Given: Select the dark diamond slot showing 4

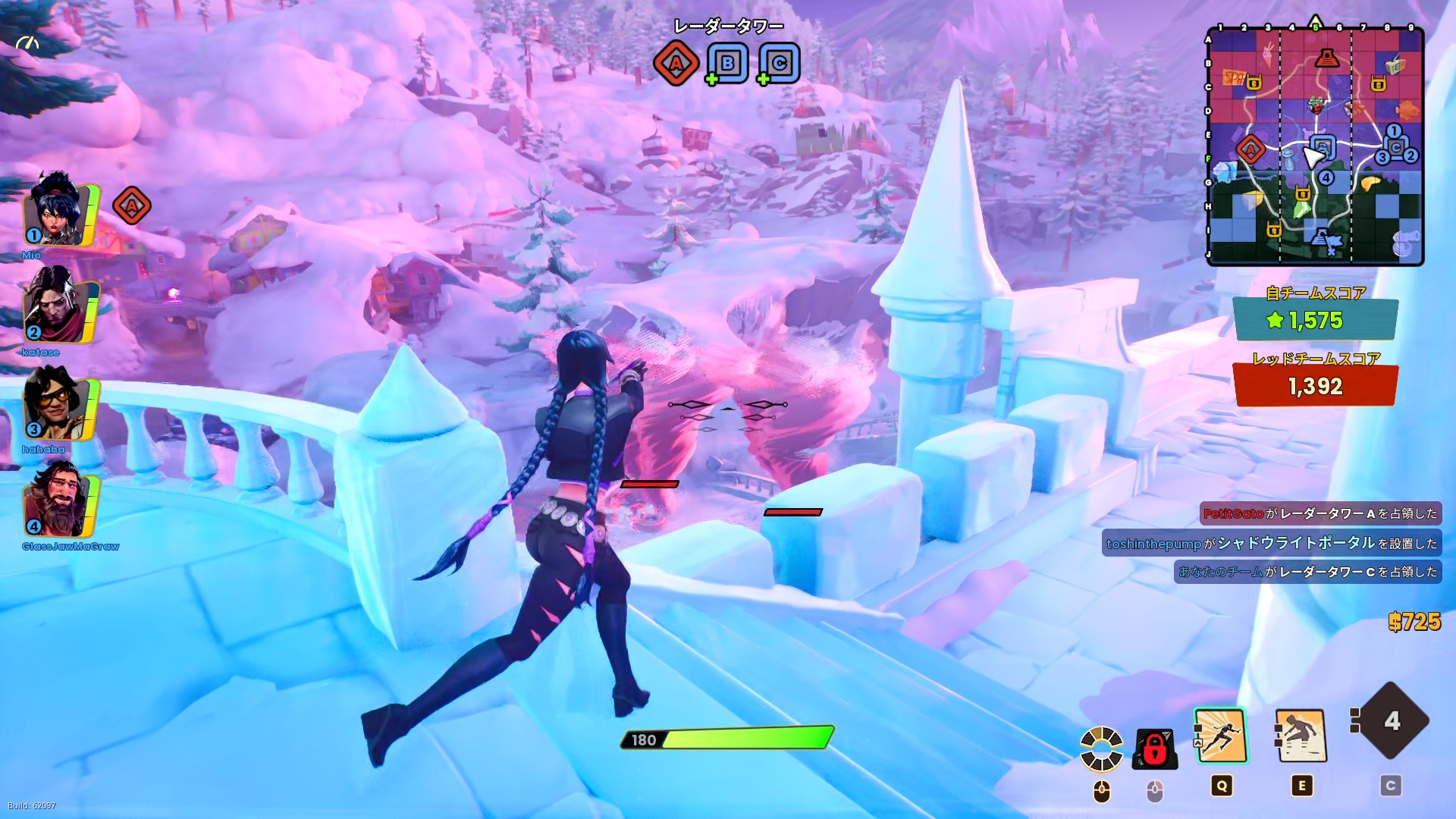Looking at the screenshot, I should coord(1391,720).
